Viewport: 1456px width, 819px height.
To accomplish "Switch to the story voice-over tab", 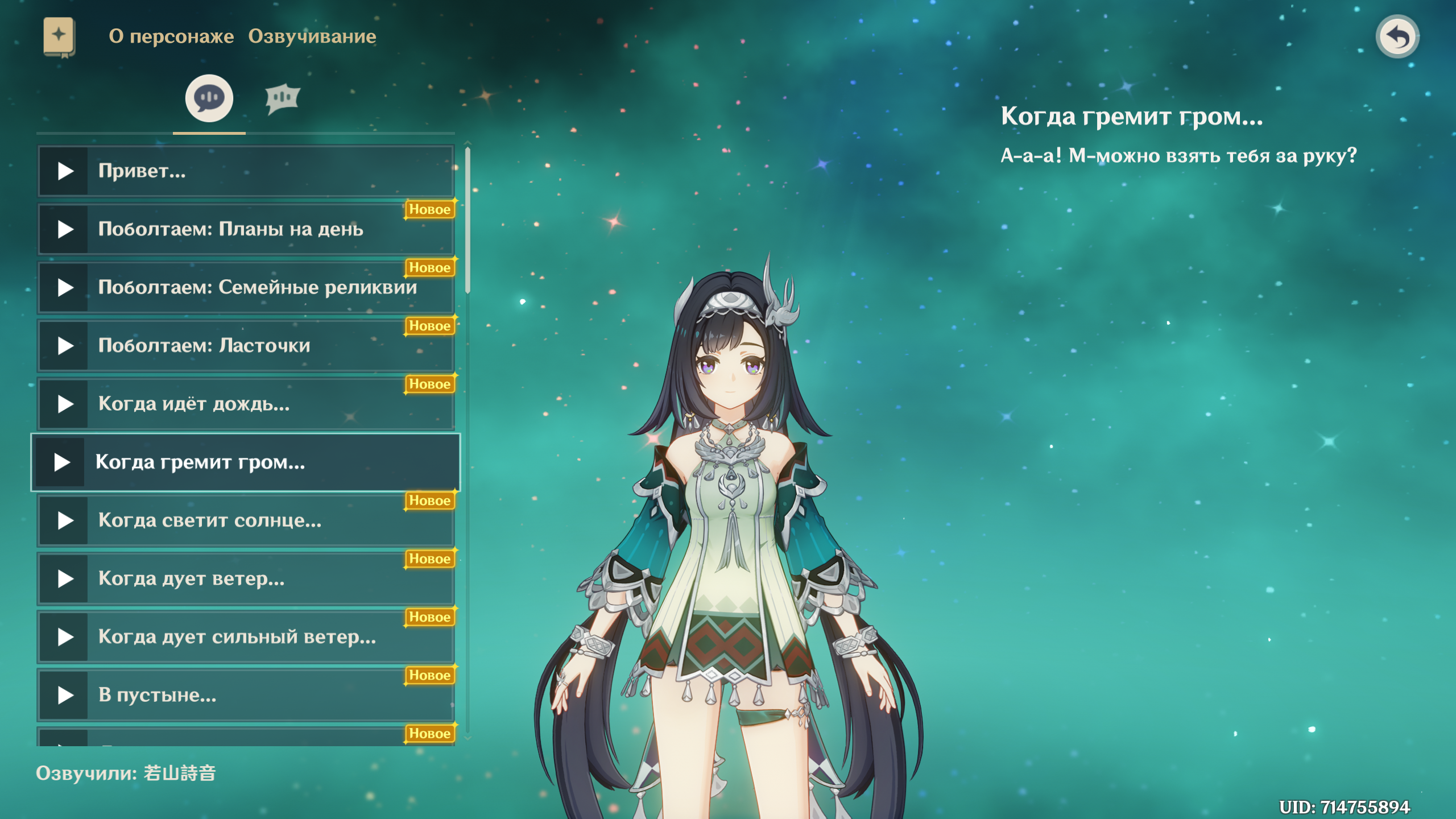I will pyautogui.click(x=209, y=99).
